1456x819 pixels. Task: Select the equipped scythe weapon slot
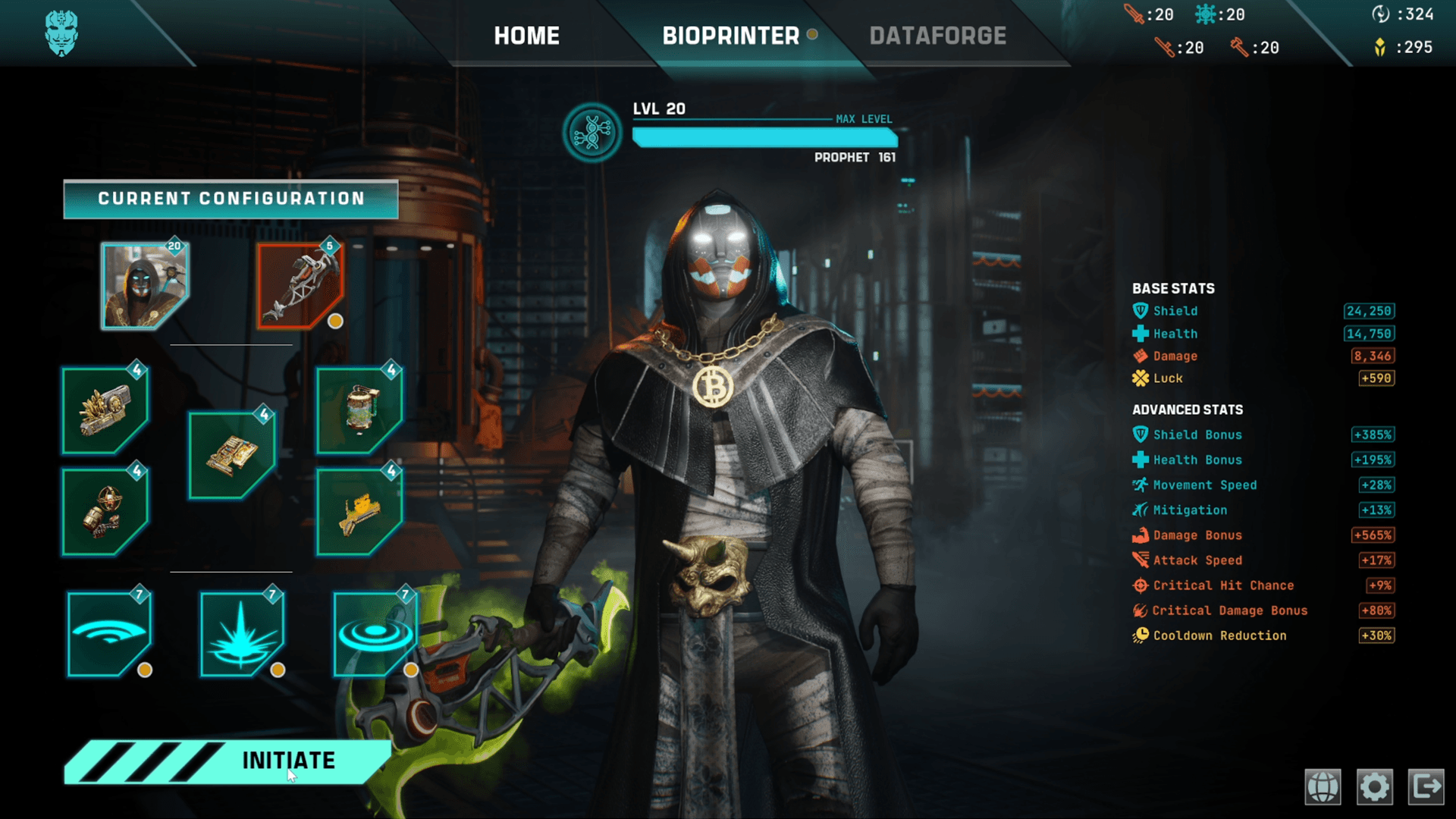[300, 286]
